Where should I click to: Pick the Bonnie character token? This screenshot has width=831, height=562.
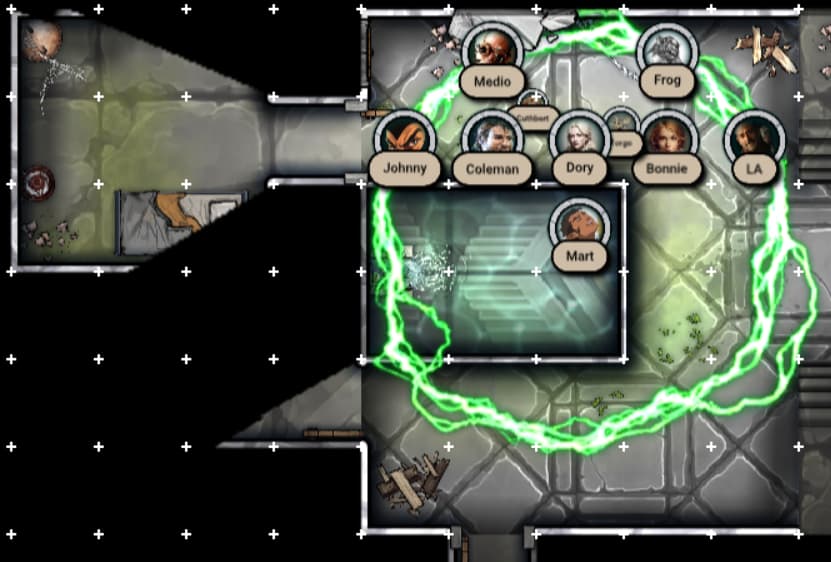666,136
